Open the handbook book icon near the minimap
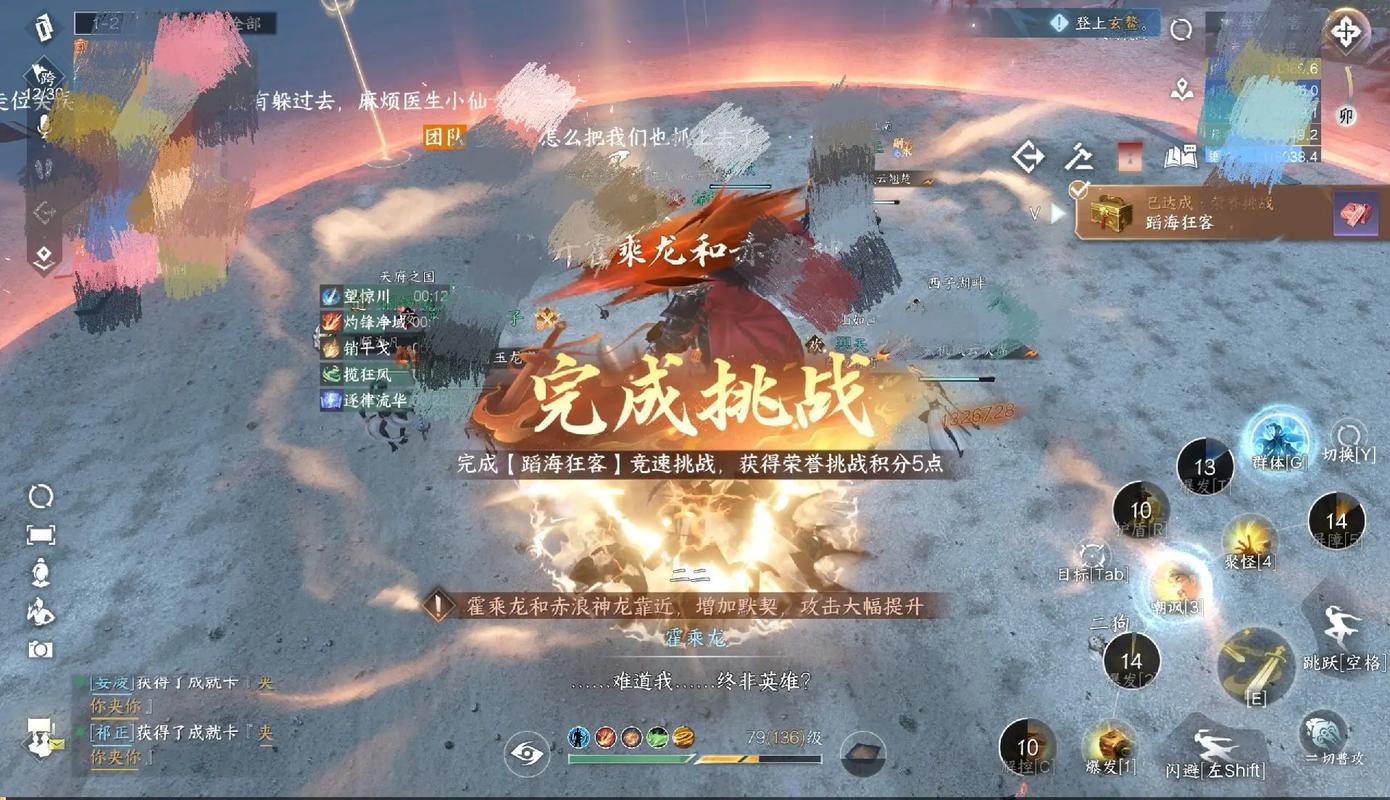 coord(1180,157)
